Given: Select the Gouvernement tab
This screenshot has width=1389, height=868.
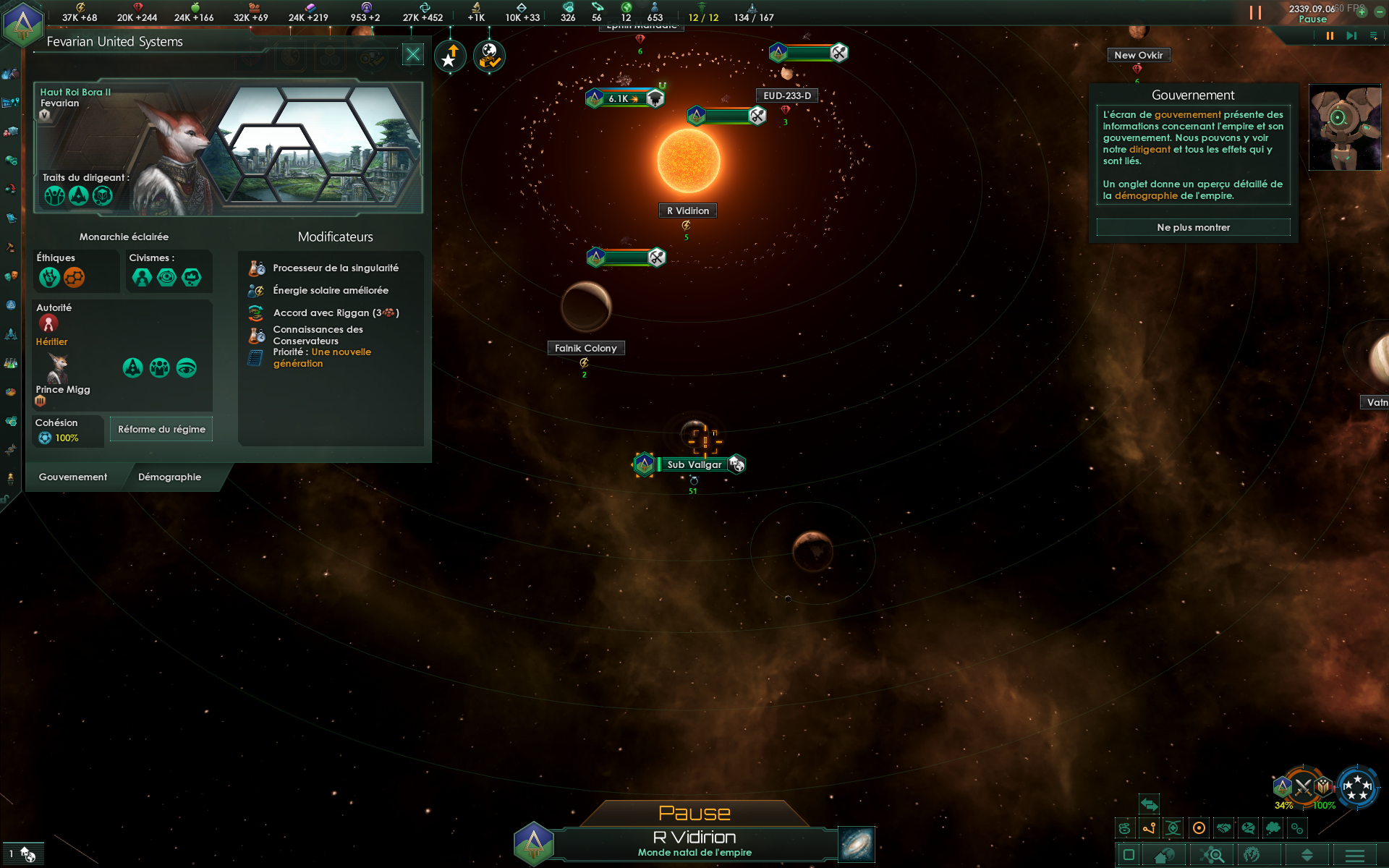Looking at the screenshot, I should [73, 477].
